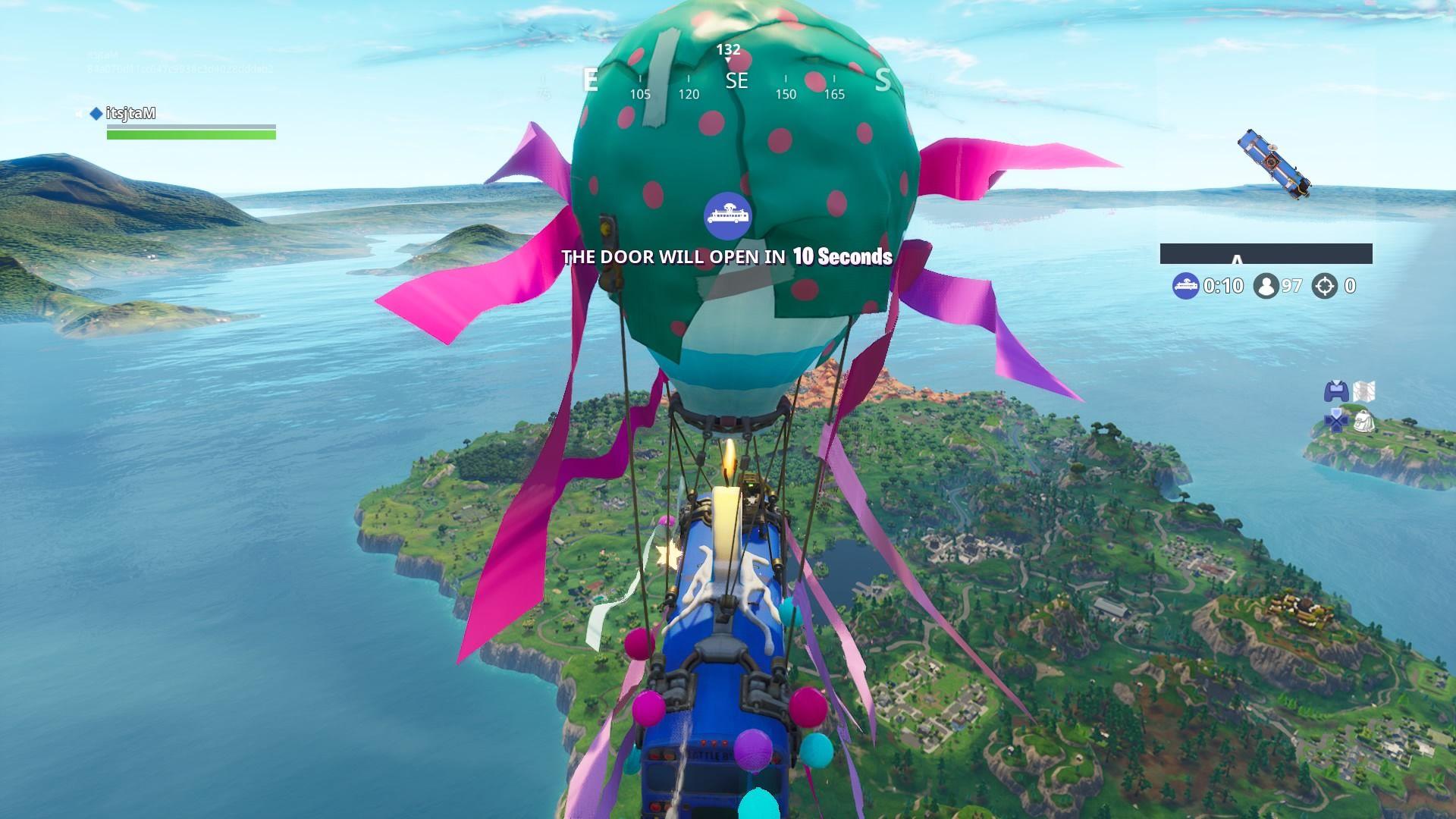Click the mute speaker icon beside itsjtaM

[x=78, y=113]
